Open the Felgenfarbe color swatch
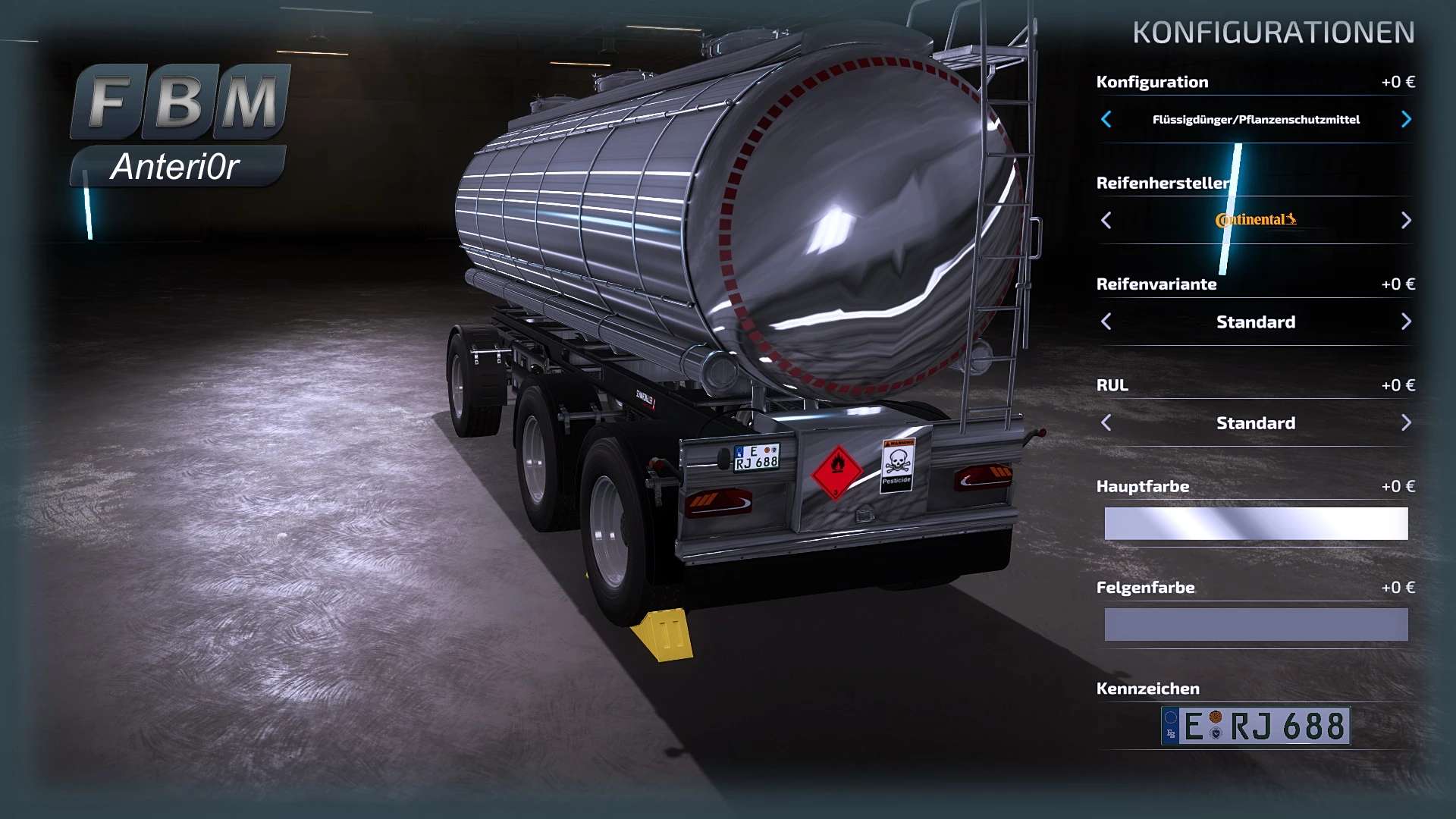Image resolution: width=1456 pixels, height=819 pixels. click(x=1256, y=625)
